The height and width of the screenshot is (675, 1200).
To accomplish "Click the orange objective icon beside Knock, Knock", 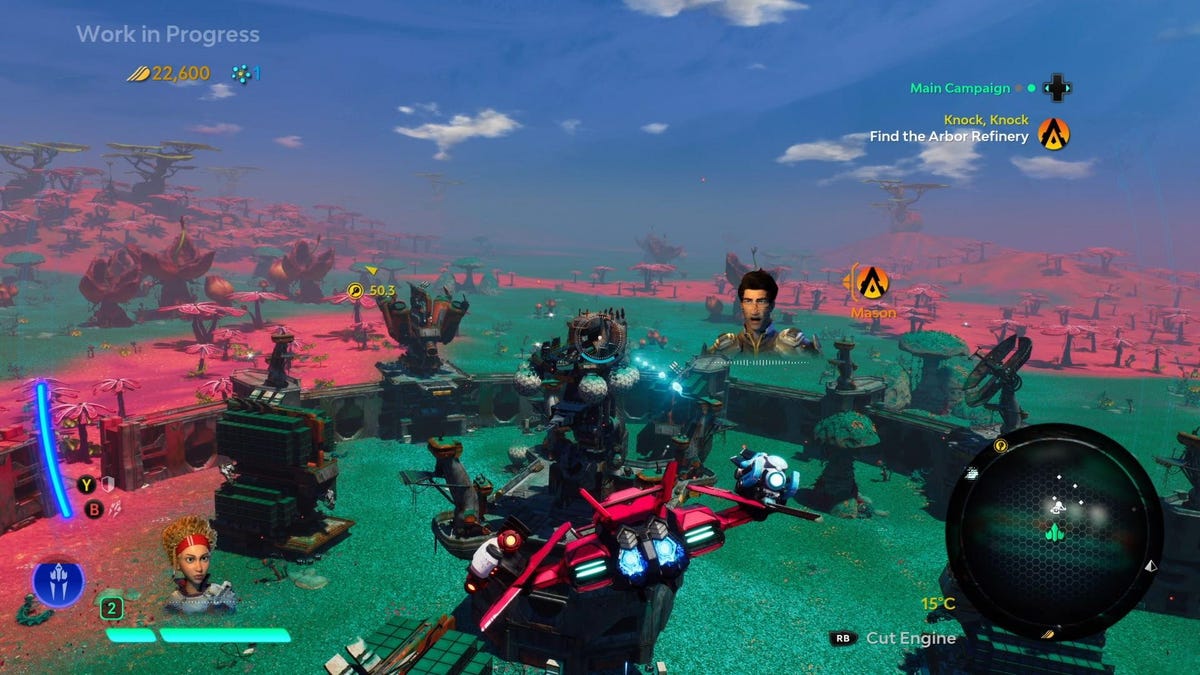I will point(1054,133).
